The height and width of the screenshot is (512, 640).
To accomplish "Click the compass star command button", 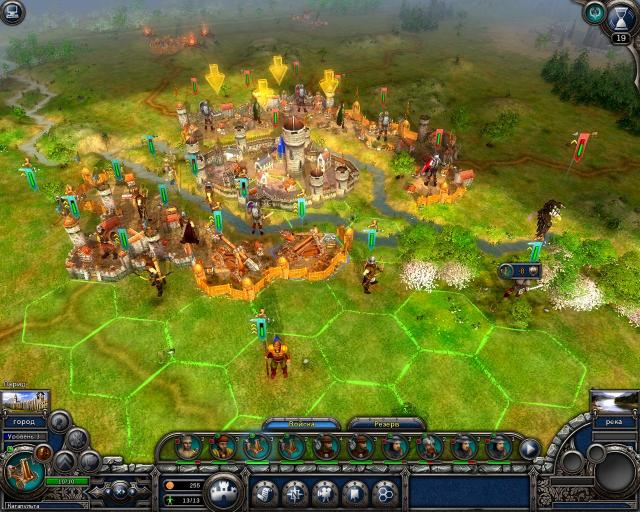I will 294,492.
